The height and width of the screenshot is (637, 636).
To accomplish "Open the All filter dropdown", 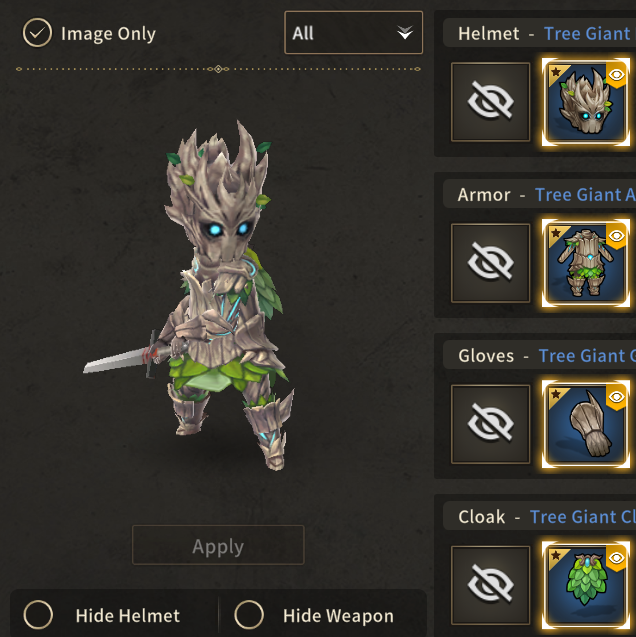I will point(353,33).
